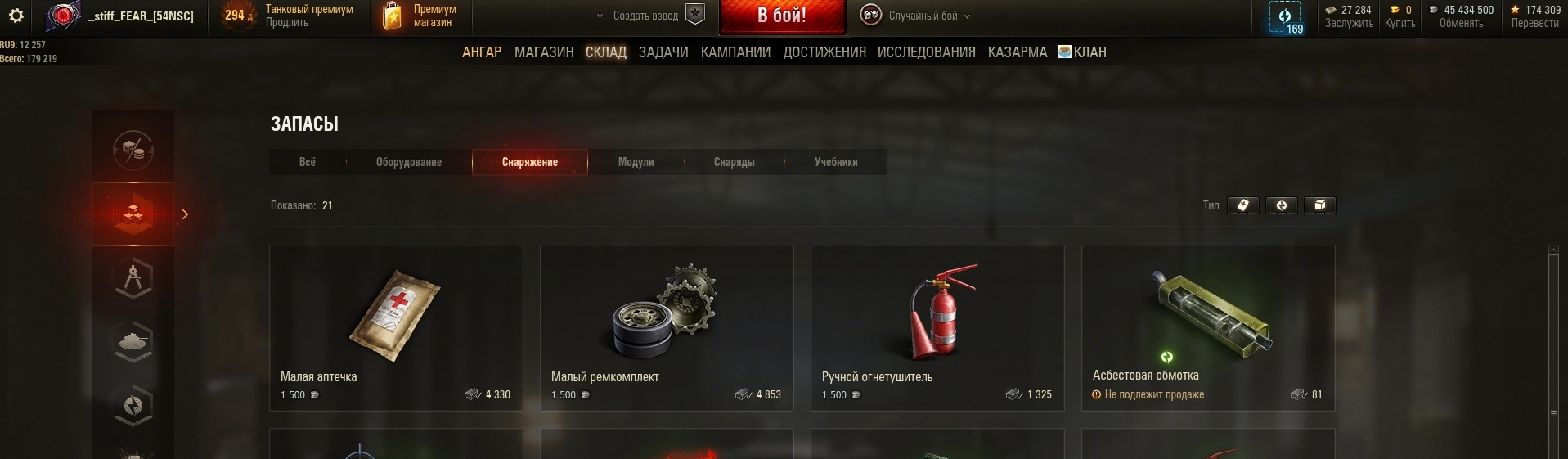Go to the АНГАР menu
This screenshot has width=1568, height=459.
tap(482, 52)
